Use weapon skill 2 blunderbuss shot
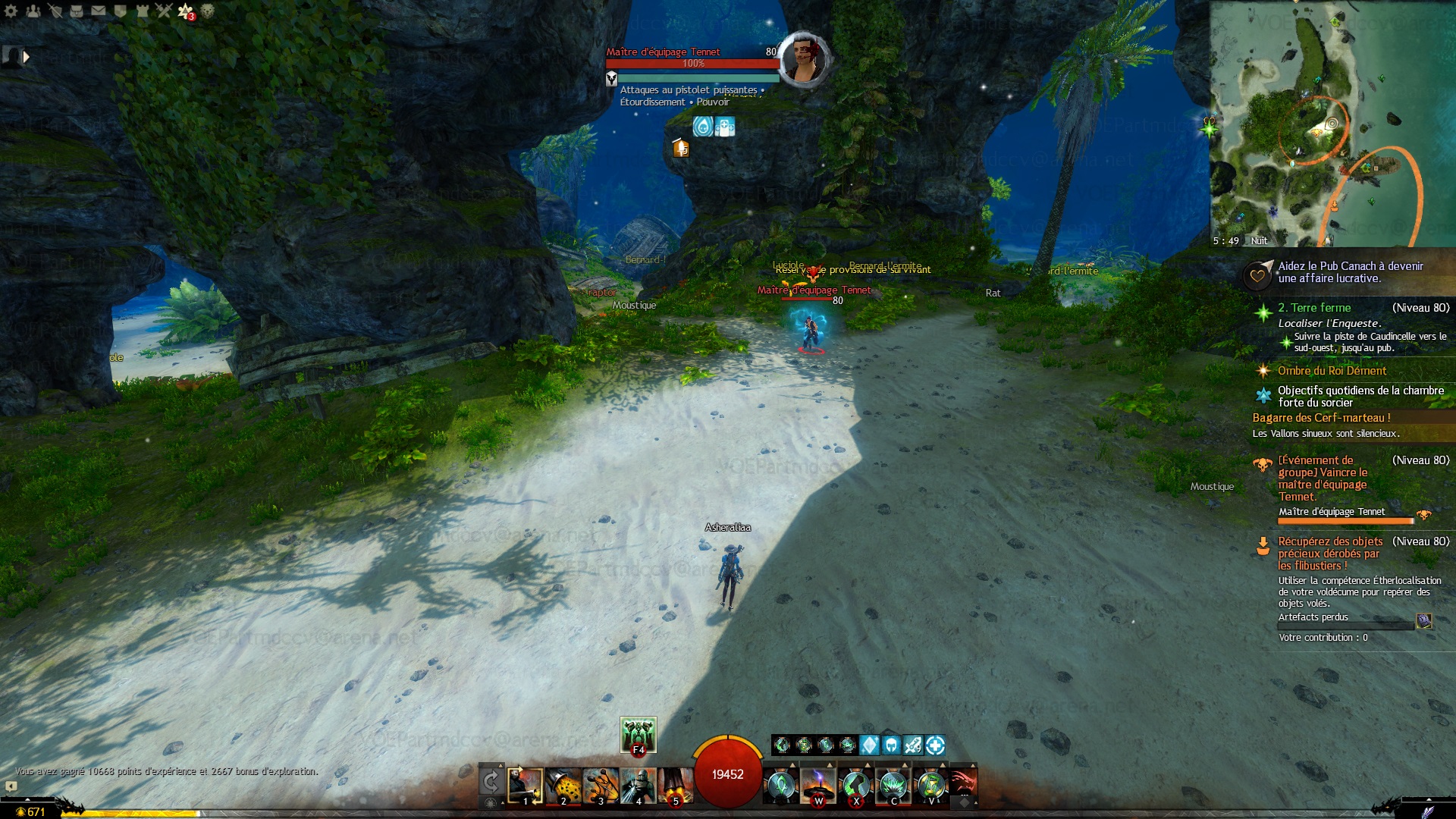This screenshot has width=1456, height=819. pos(563,786)
